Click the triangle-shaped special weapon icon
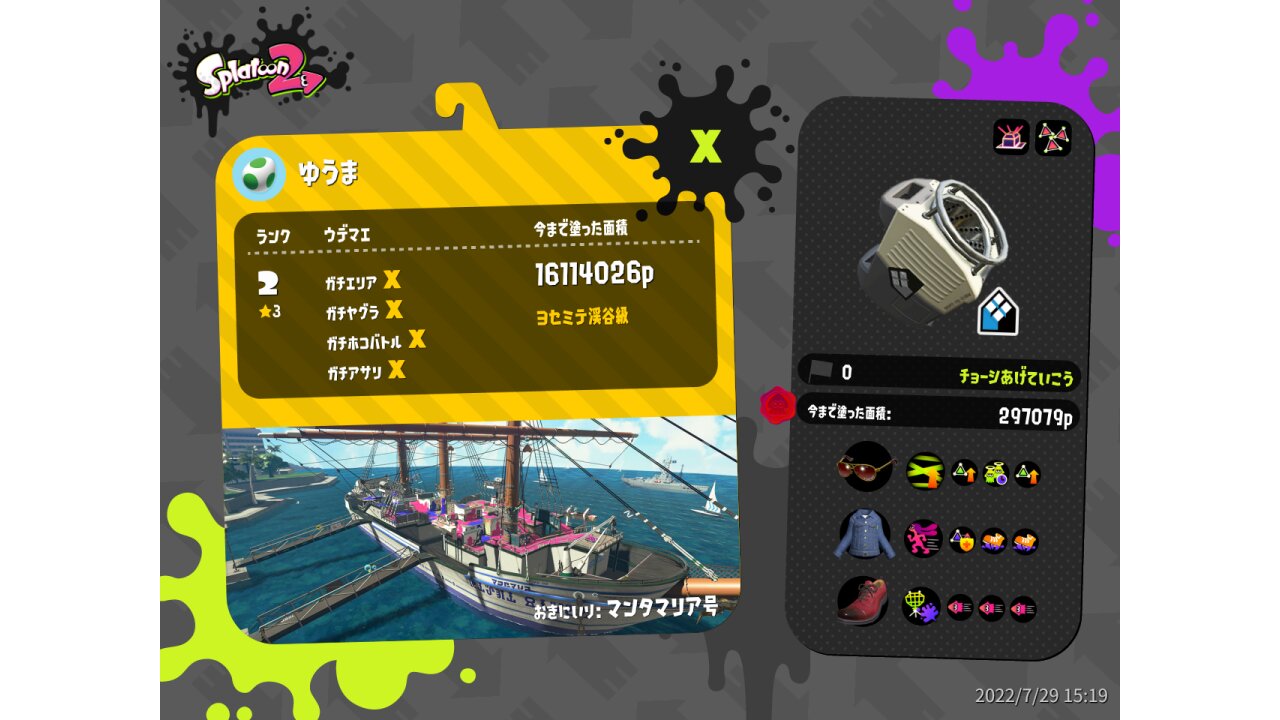 click(1052, 137)
